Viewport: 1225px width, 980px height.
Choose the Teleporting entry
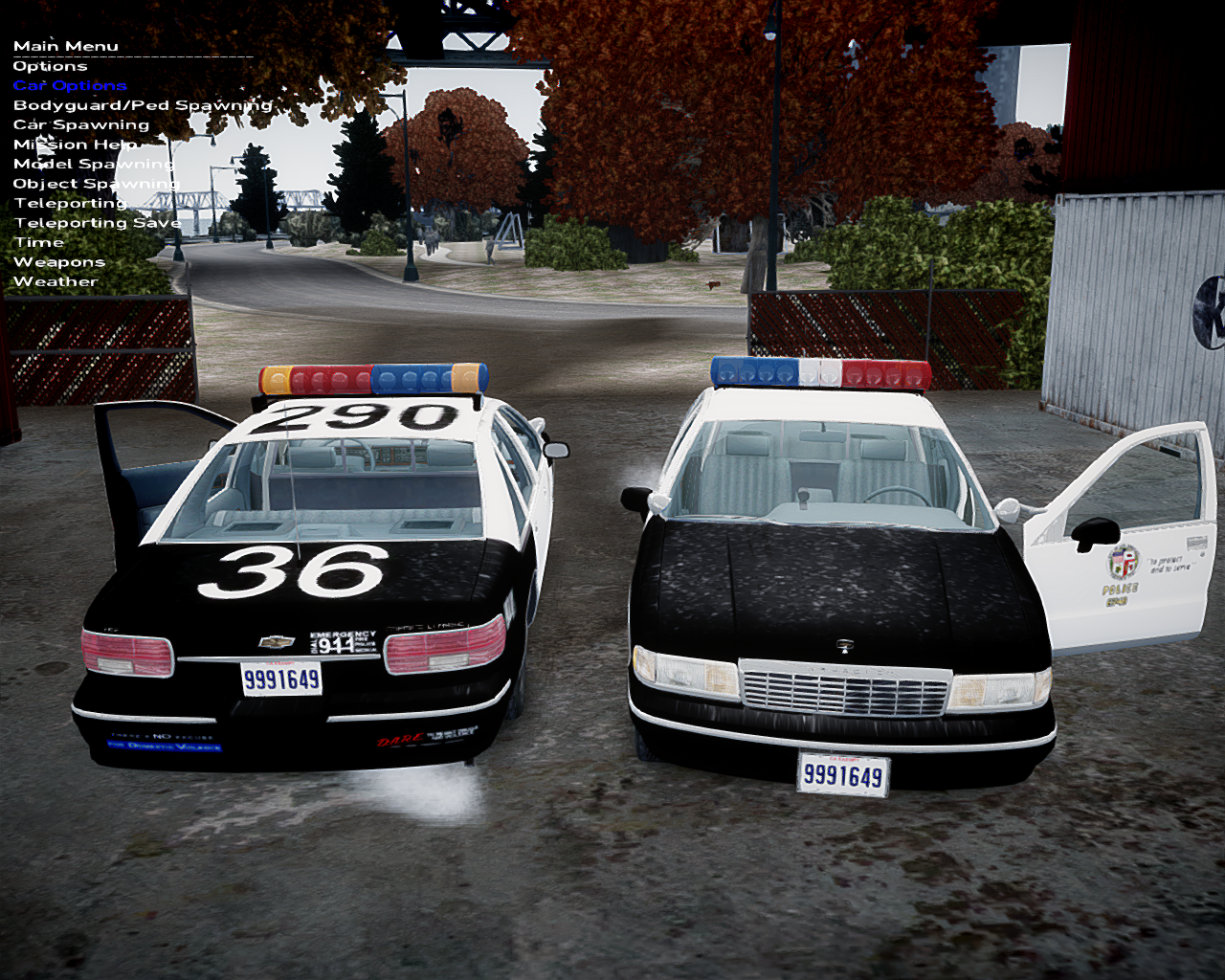70,204
